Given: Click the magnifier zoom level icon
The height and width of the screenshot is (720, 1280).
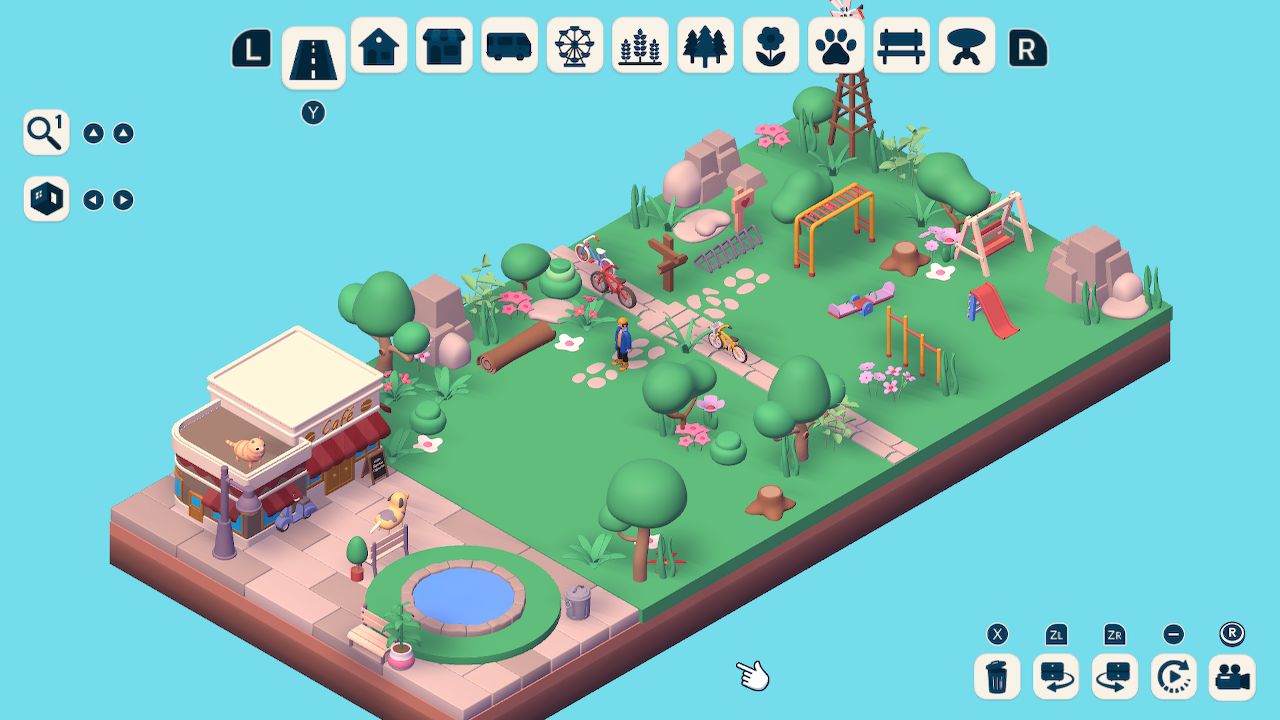Looking at the screenshot, I should click(x=44, y=132).
